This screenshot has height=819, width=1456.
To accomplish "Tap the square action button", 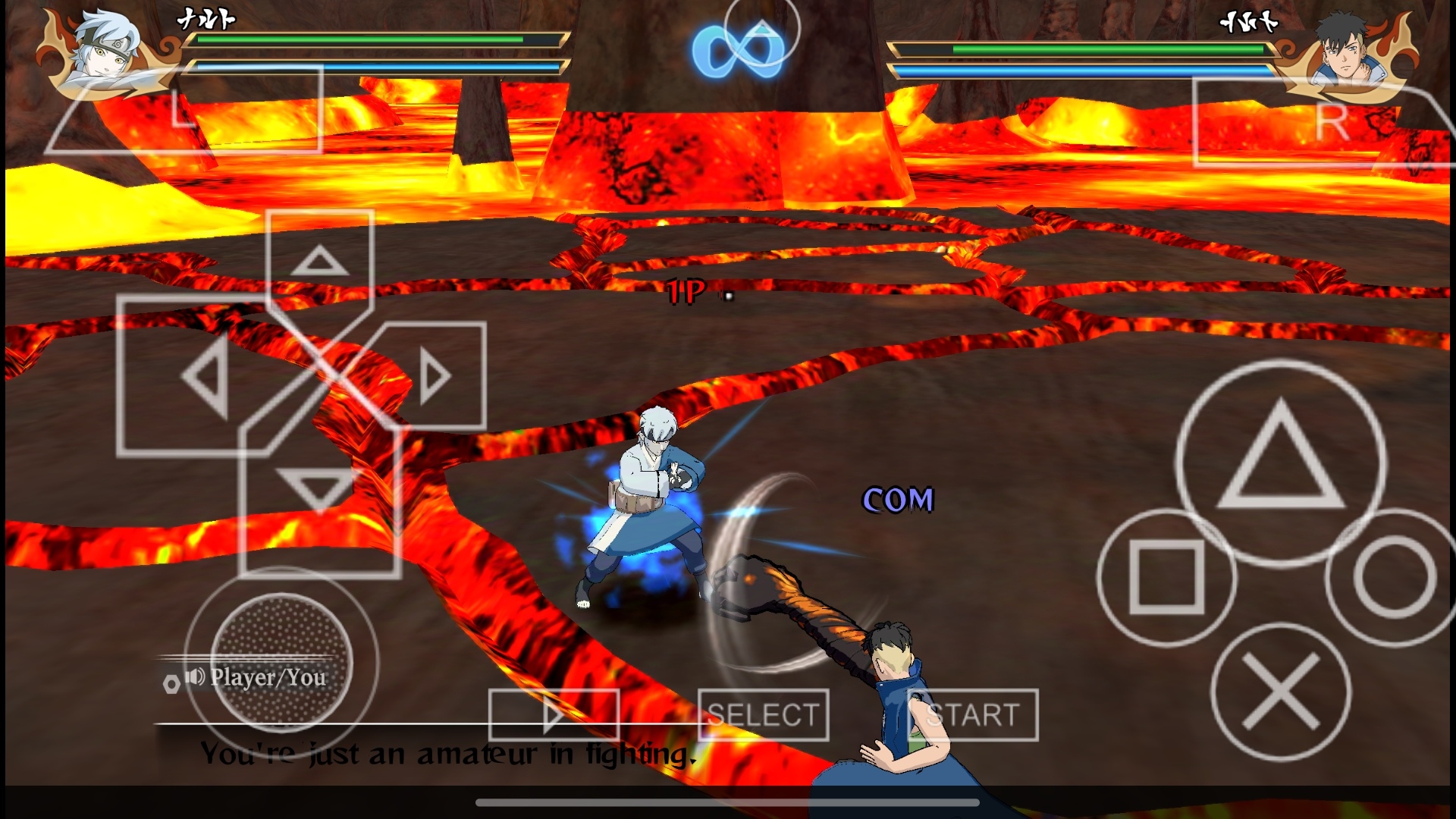I will point(1166,578).
